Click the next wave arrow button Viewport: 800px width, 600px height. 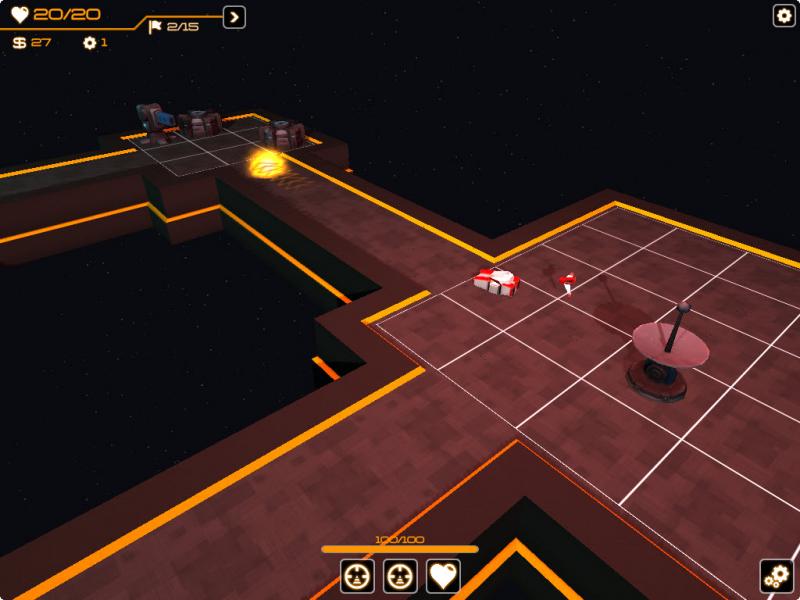click(x=234, y=17)
